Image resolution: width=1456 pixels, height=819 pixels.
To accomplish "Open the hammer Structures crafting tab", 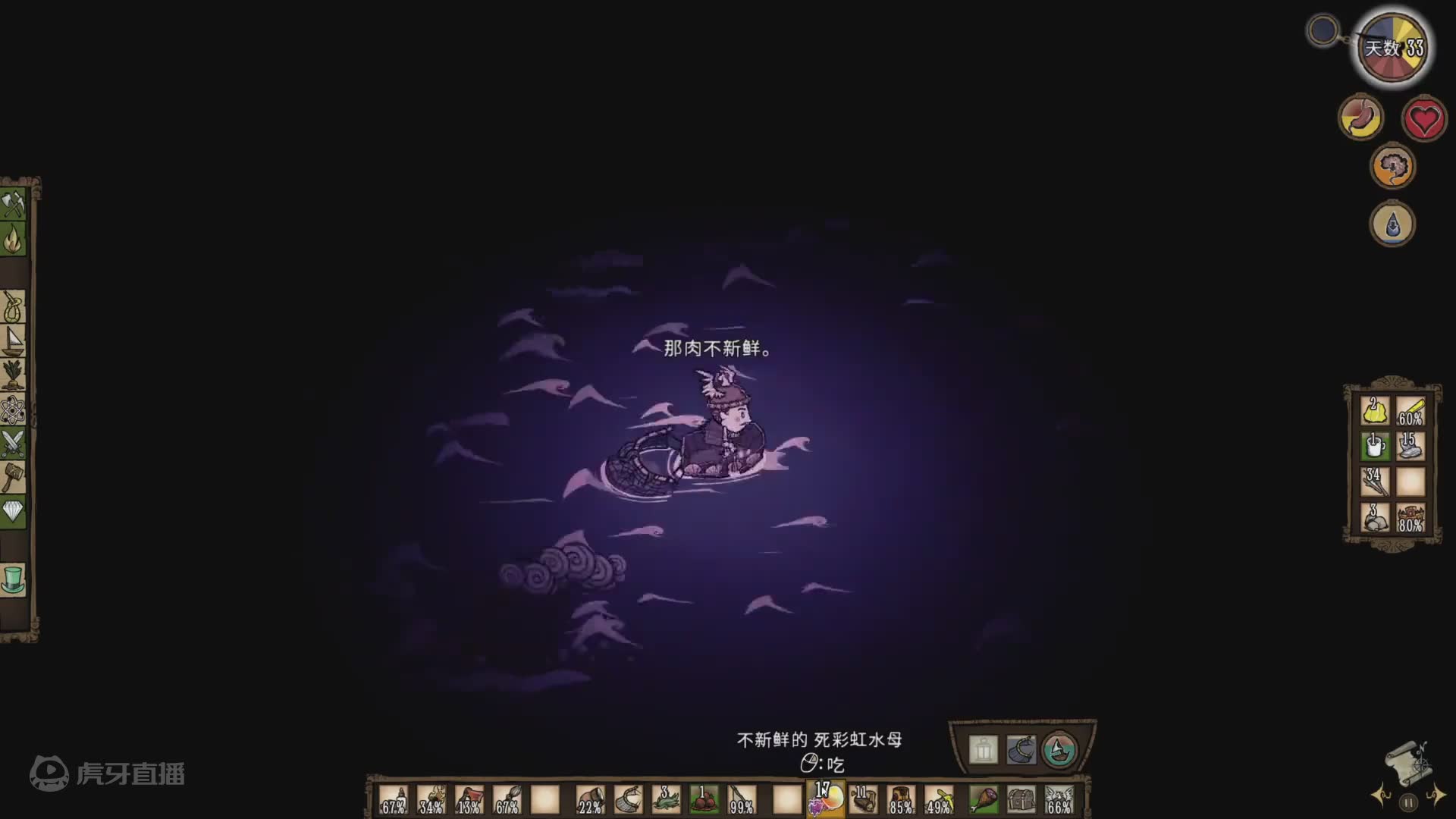I will pos(14,479).
